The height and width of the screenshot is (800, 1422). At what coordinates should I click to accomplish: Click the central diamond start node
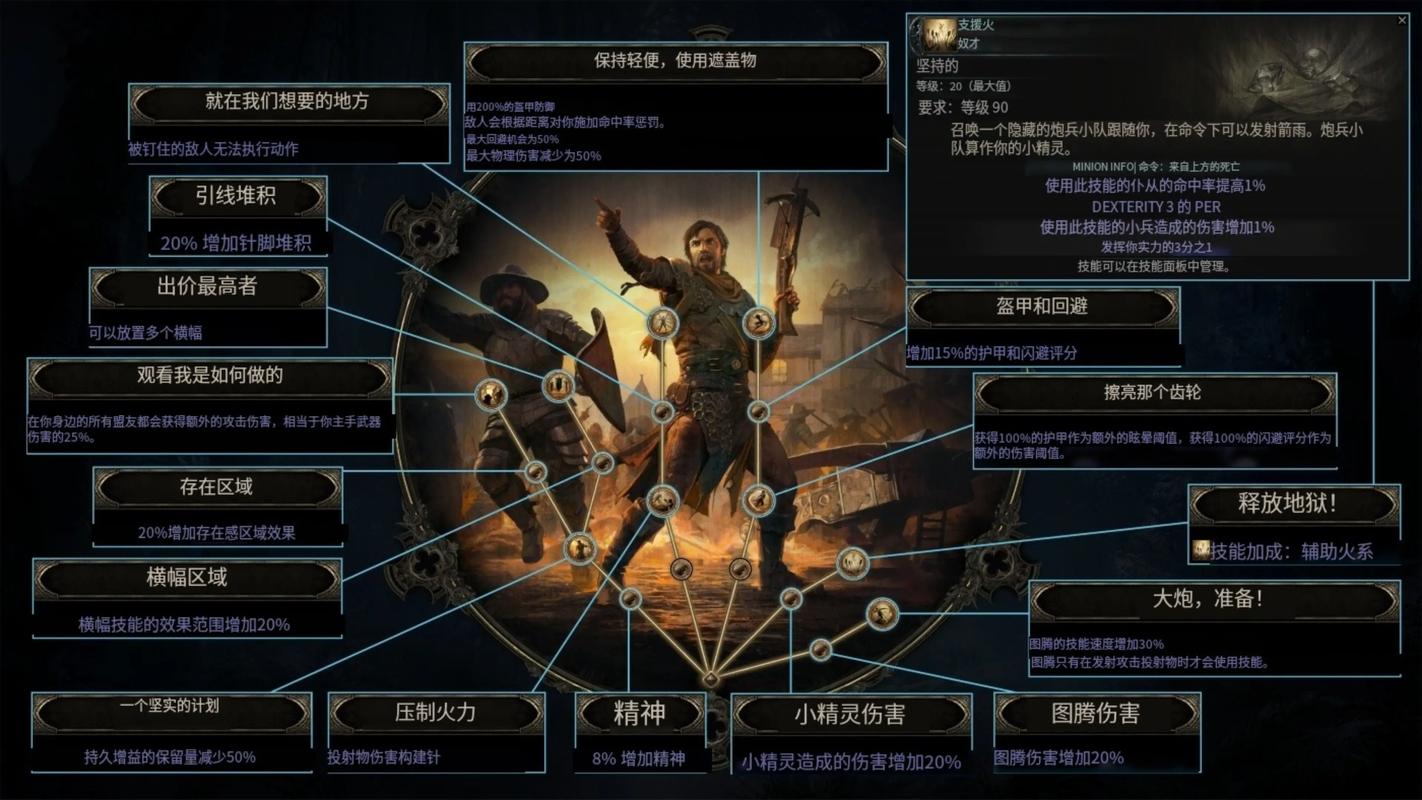(711, 677)
